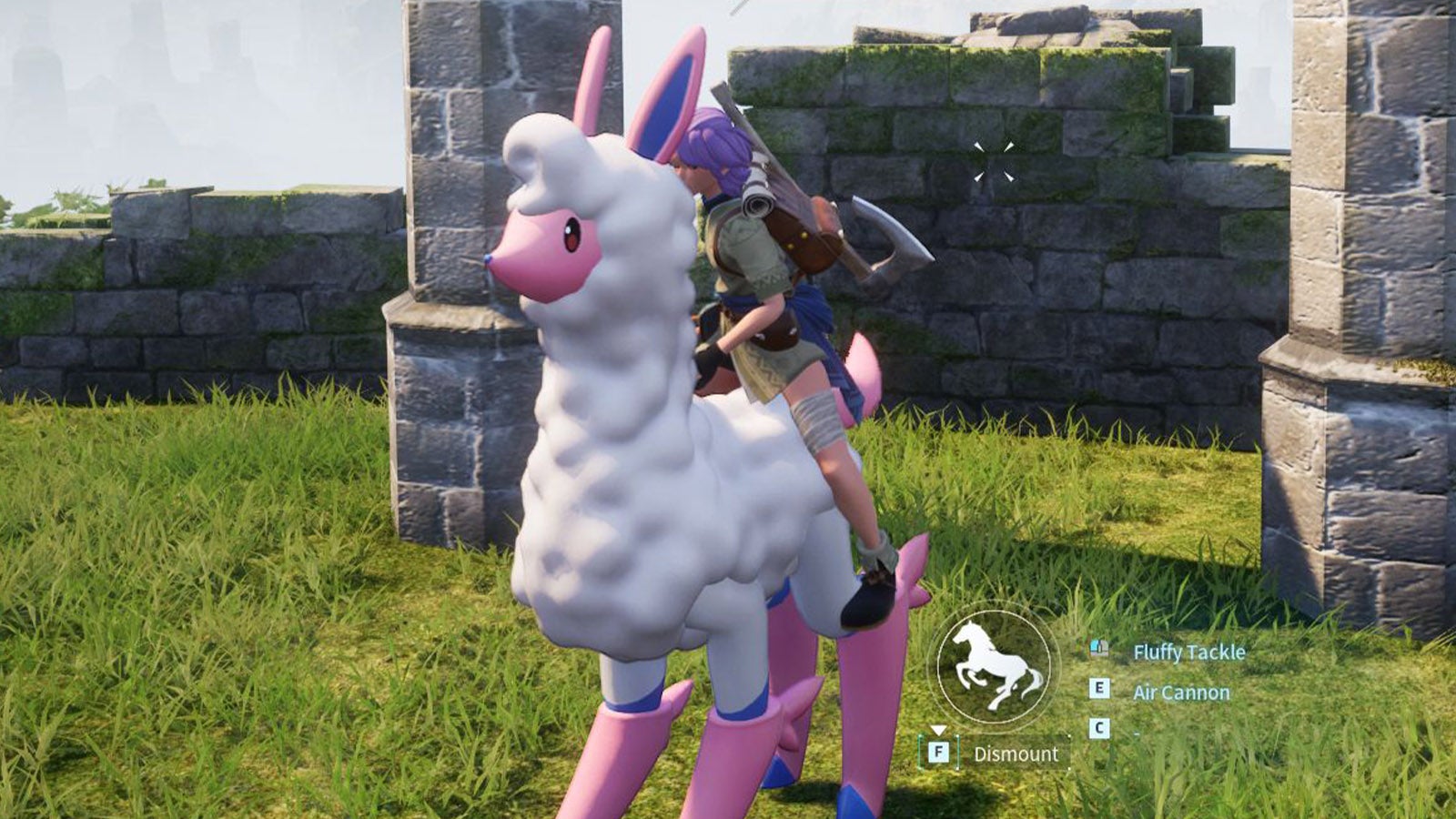
Task: Select the Air Cannon skill entry
Action: click(1181, 692)
